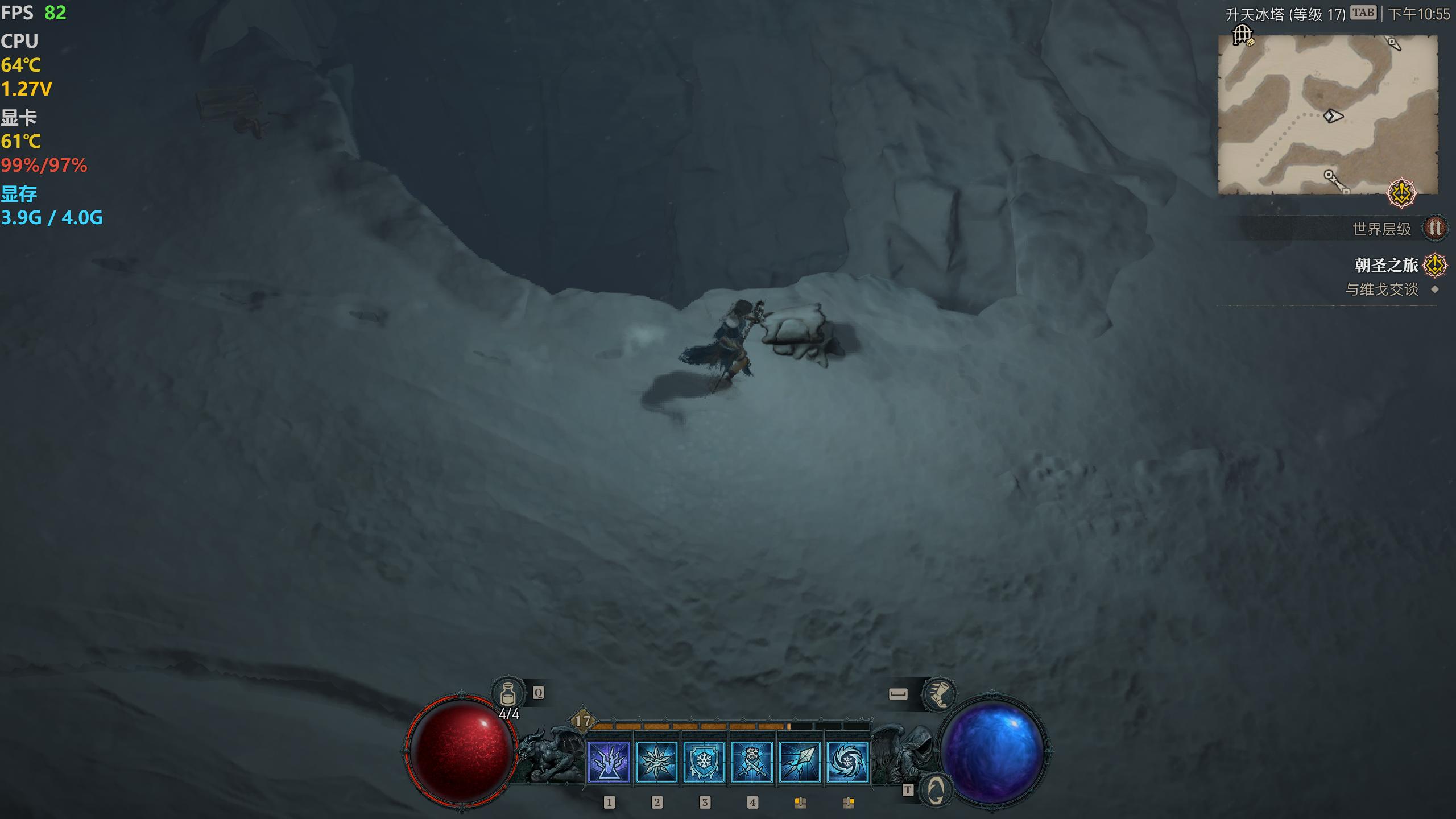Click the dungeon gate icon above minimap
Viewport: 1456px width, 819px height.
click(x=1243, y=35)
